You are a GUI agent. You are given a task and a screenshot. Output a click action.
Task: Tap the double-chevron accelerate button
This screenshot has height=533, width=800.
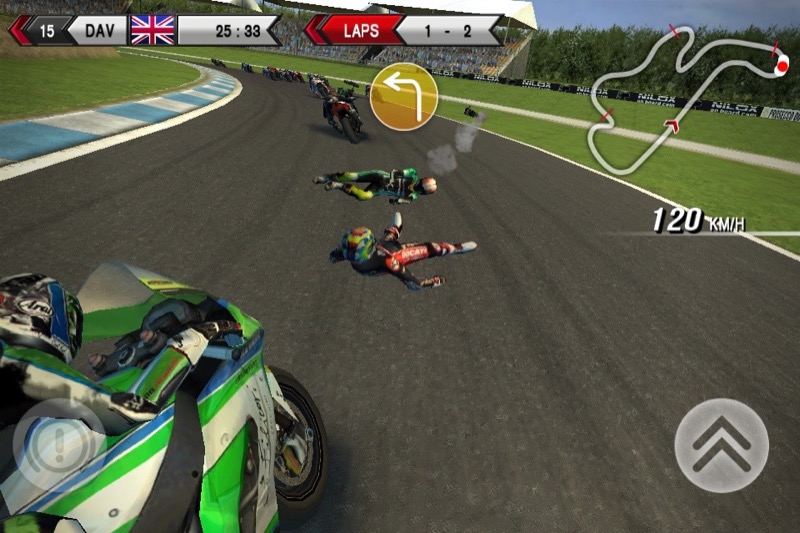click(x=721, y=445)
